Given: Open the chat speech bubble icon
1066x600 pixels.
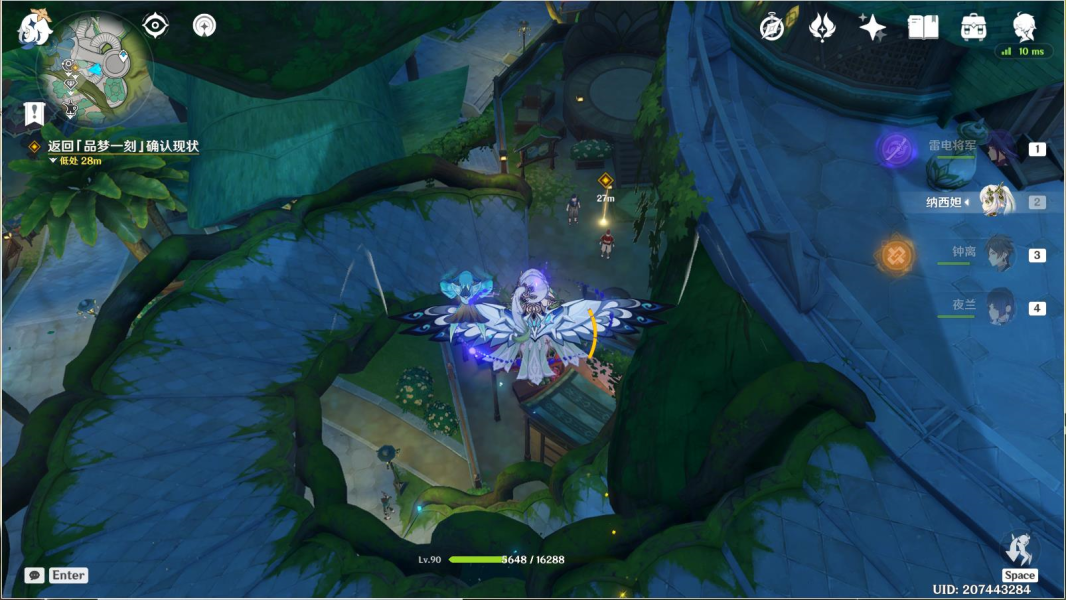Looking at the screenshot, I should click(x=34, y=575).
